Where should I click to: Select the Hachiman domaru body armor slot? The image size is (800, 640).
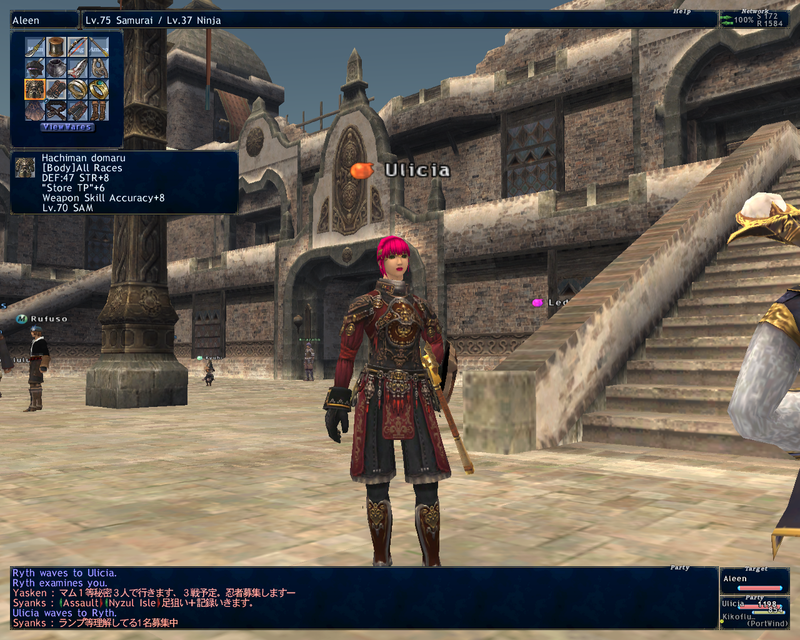tap(34, 88)
